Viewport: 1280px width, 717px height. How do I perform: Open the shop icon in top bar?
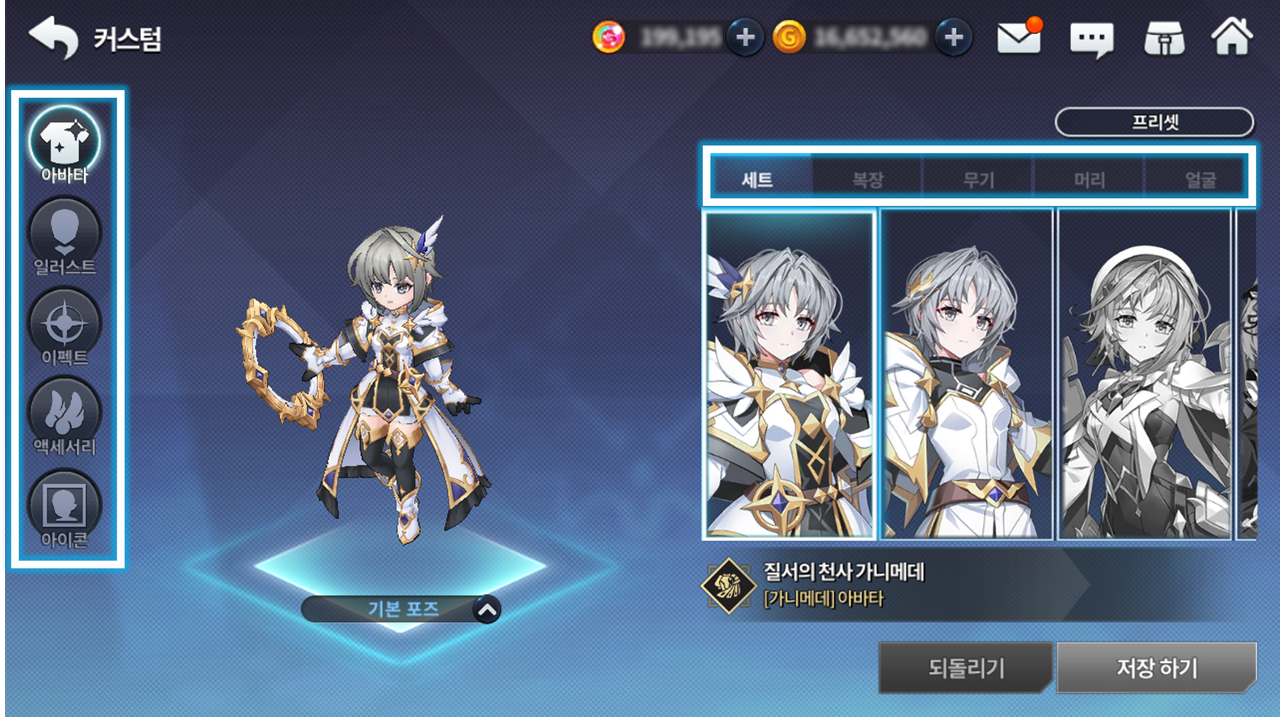(x=1164, y=38)
